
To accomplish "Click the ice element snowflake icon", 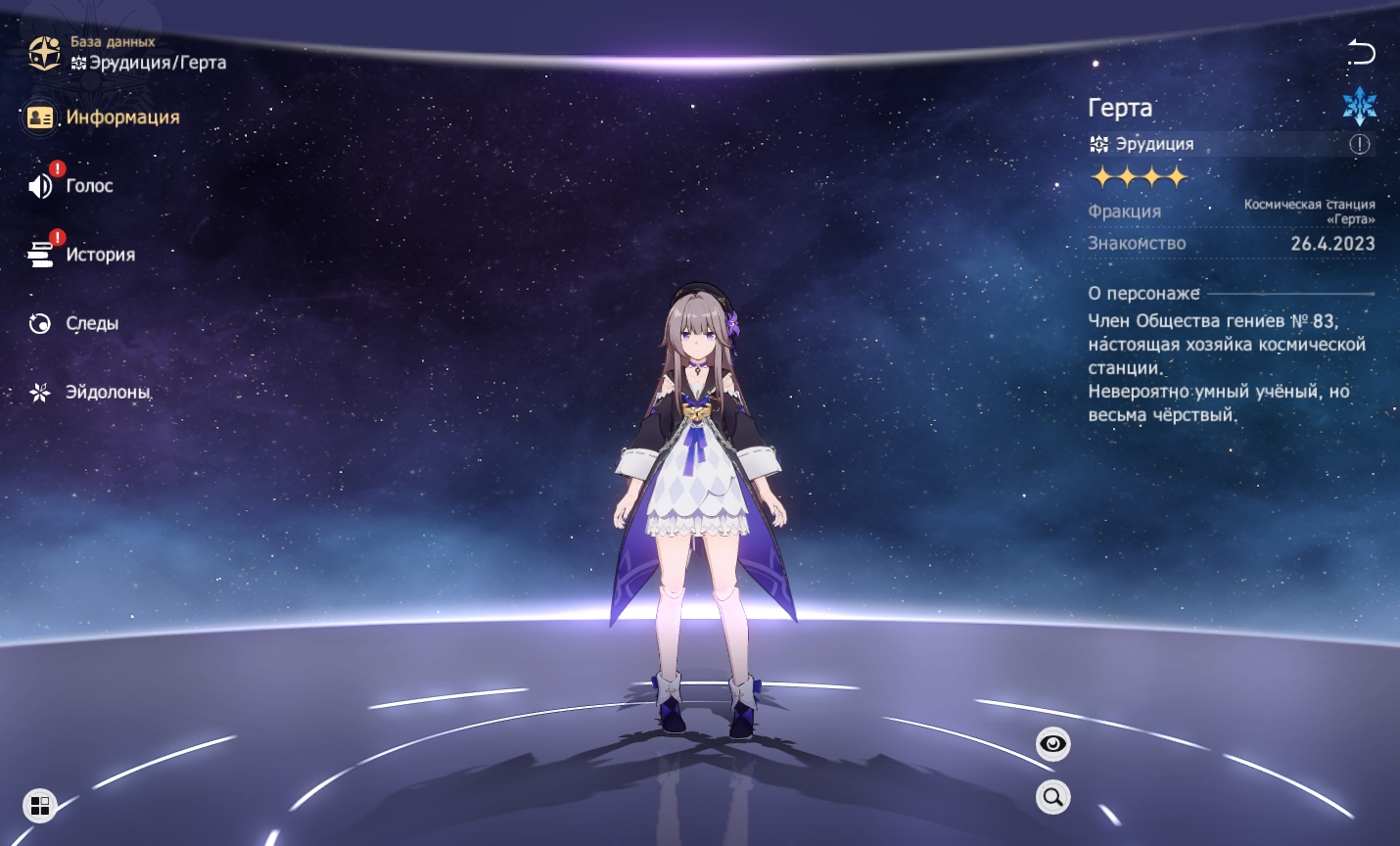I will coord(1359,106).
